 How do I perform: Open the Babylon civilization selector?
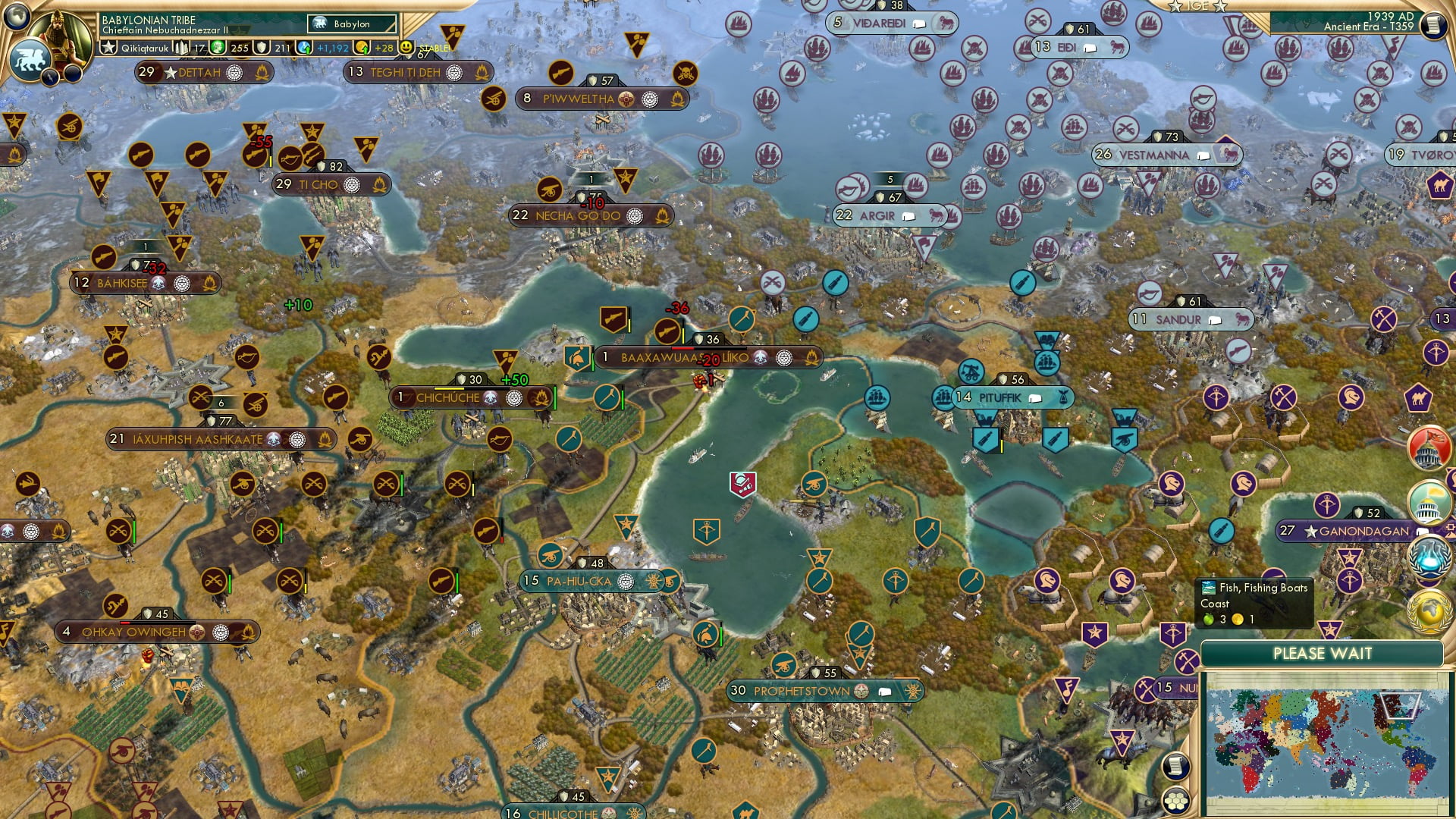(350, 24)
